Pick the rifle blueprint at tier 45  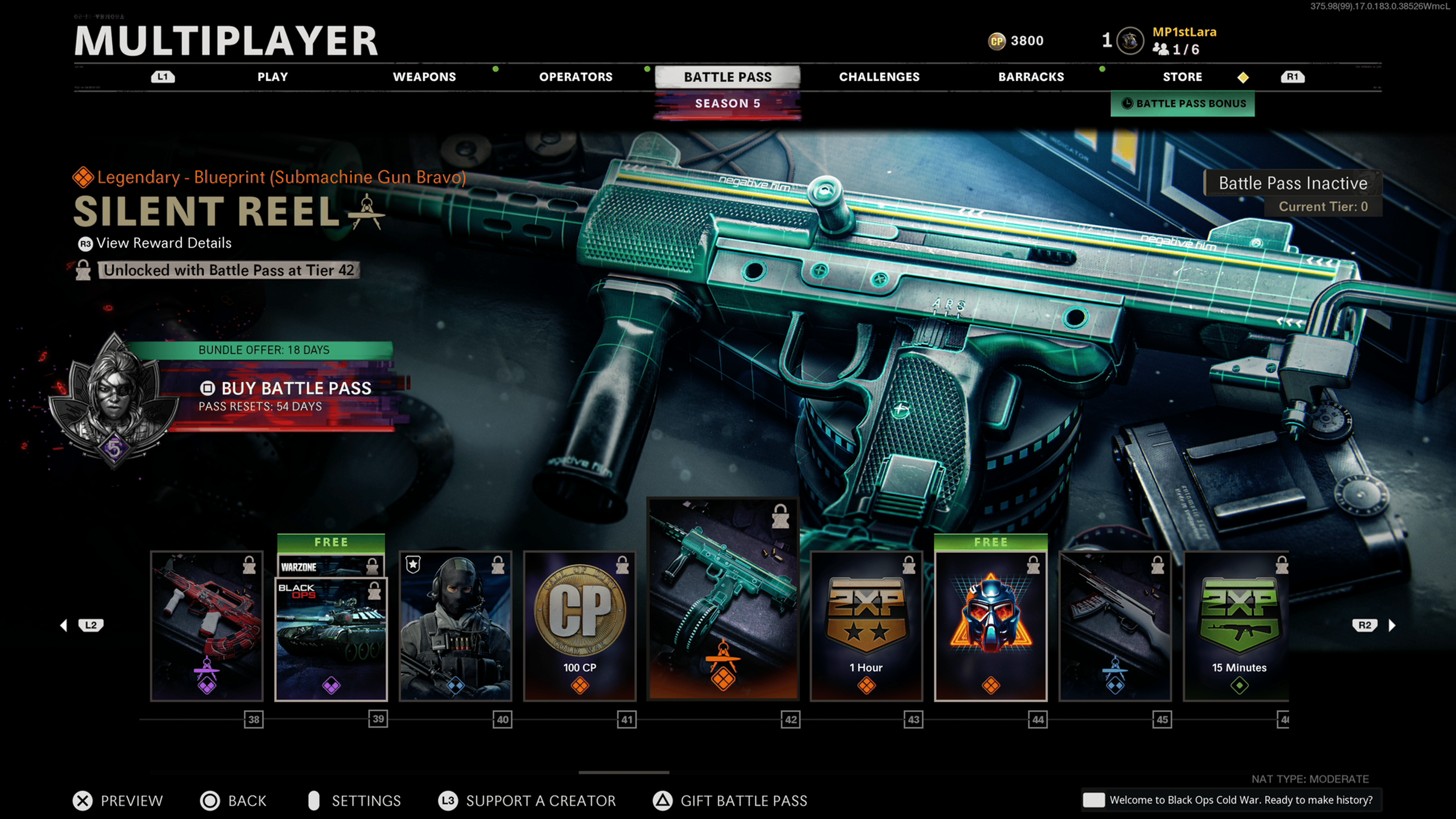pos(1115,626)
